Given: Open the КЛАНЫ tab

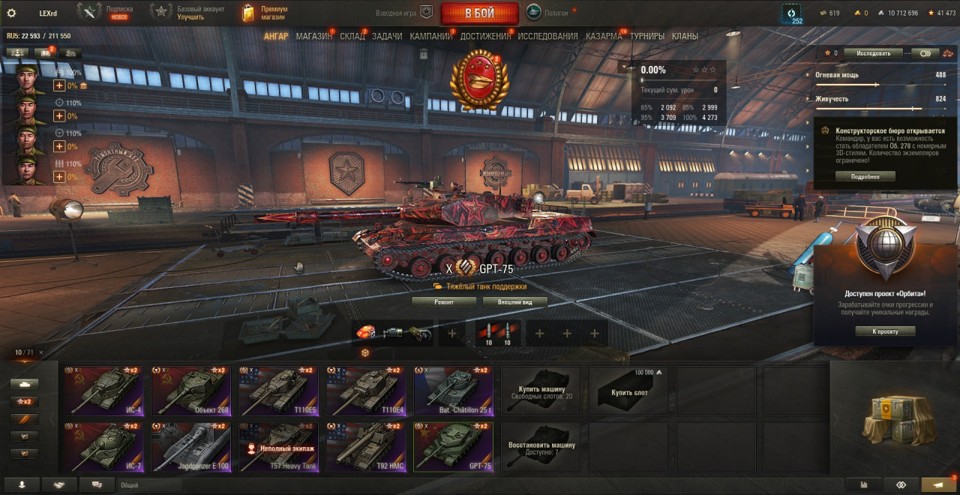Looking at the screenshot, I should (x=685, y=36).
